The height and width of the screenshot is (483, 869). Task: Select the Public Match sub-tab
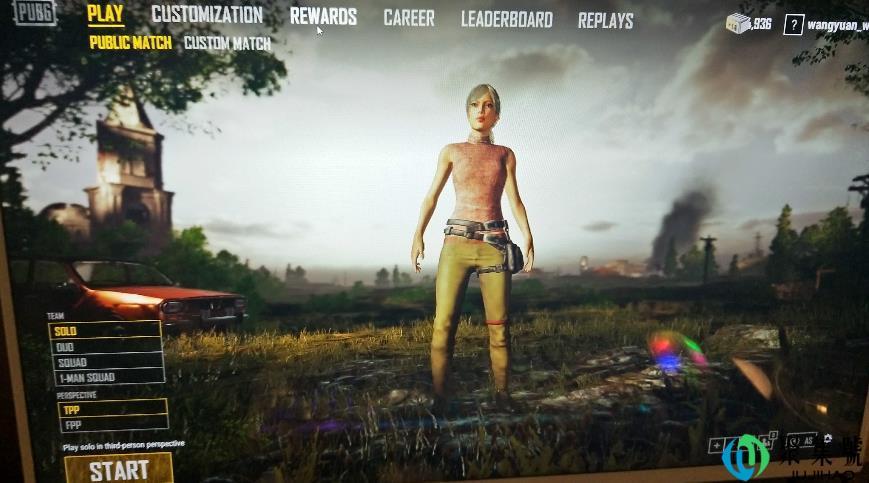[130, 43]
